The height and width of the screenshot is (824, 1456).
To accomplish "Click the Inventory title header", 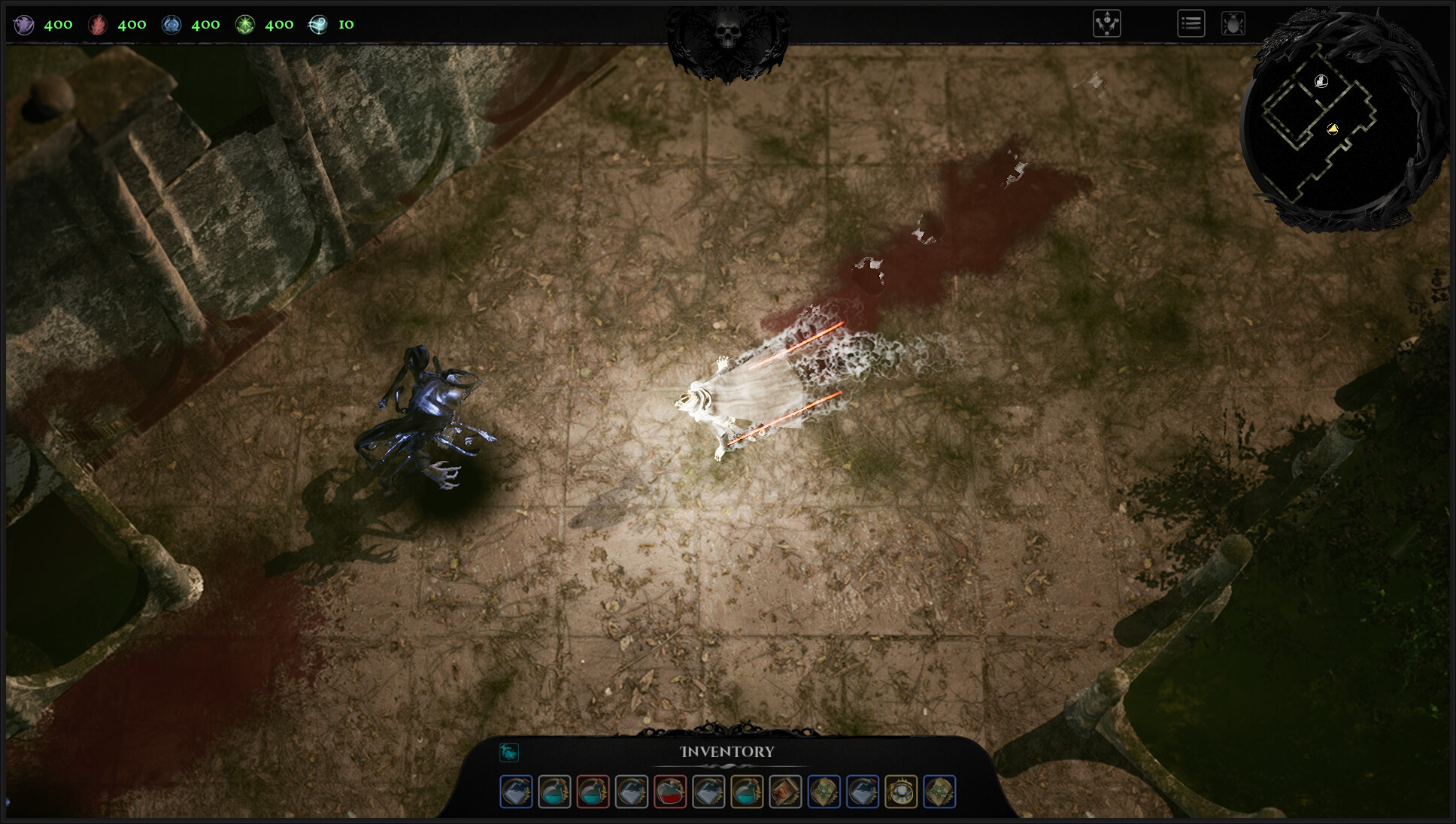I will tap(727, 751).
